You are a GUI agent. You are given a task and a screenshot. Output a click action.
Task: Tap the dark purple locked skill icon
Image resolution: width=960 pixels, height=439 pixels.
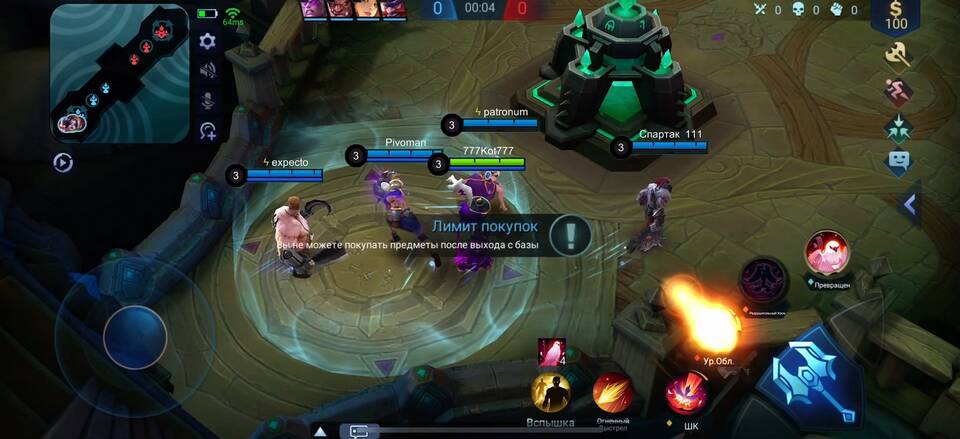tap(764, 278)
